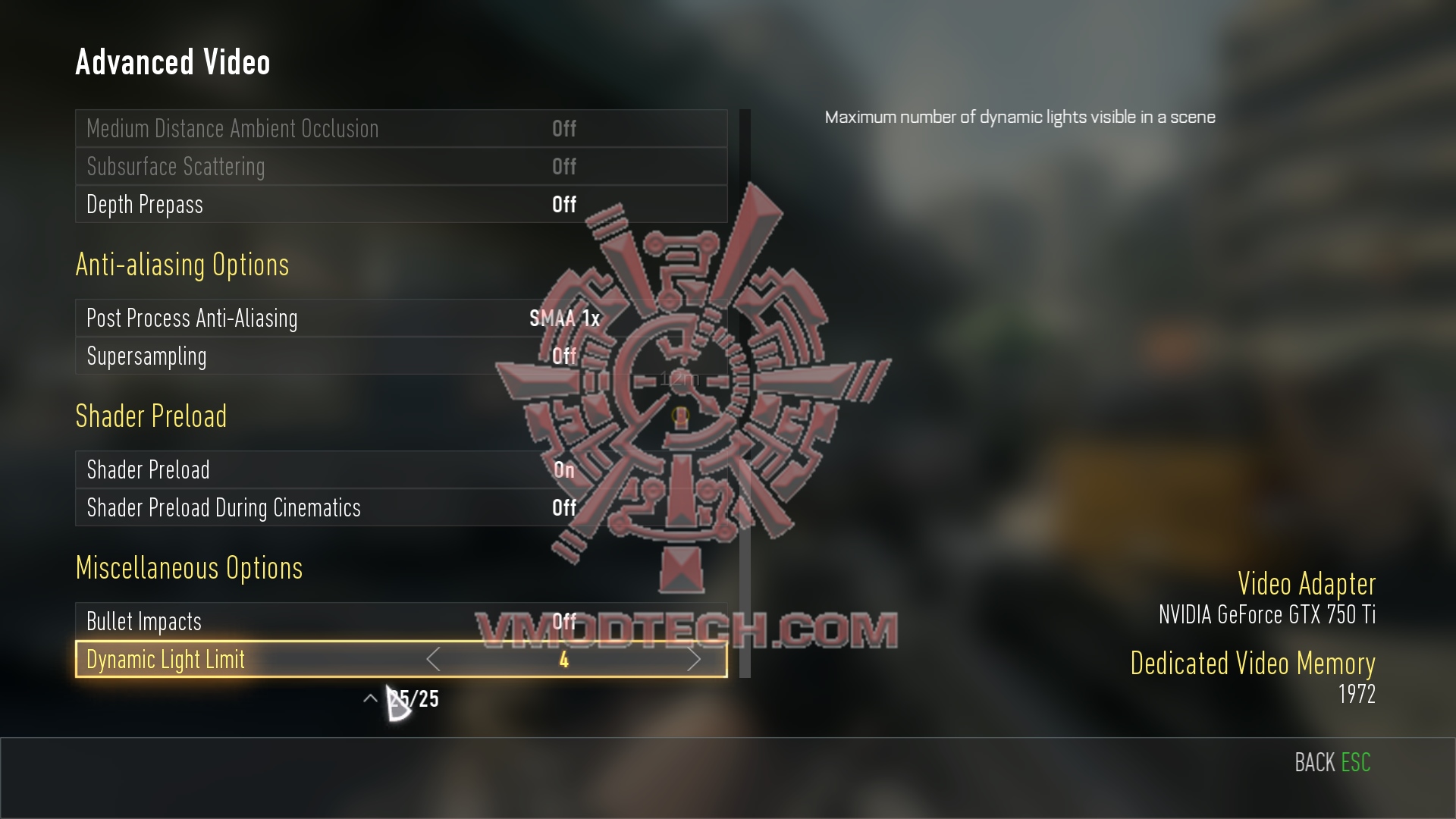1456x819 pixels.
Task: Increase Dynamic Light Limit with right arrow
Action: point(693,660)
